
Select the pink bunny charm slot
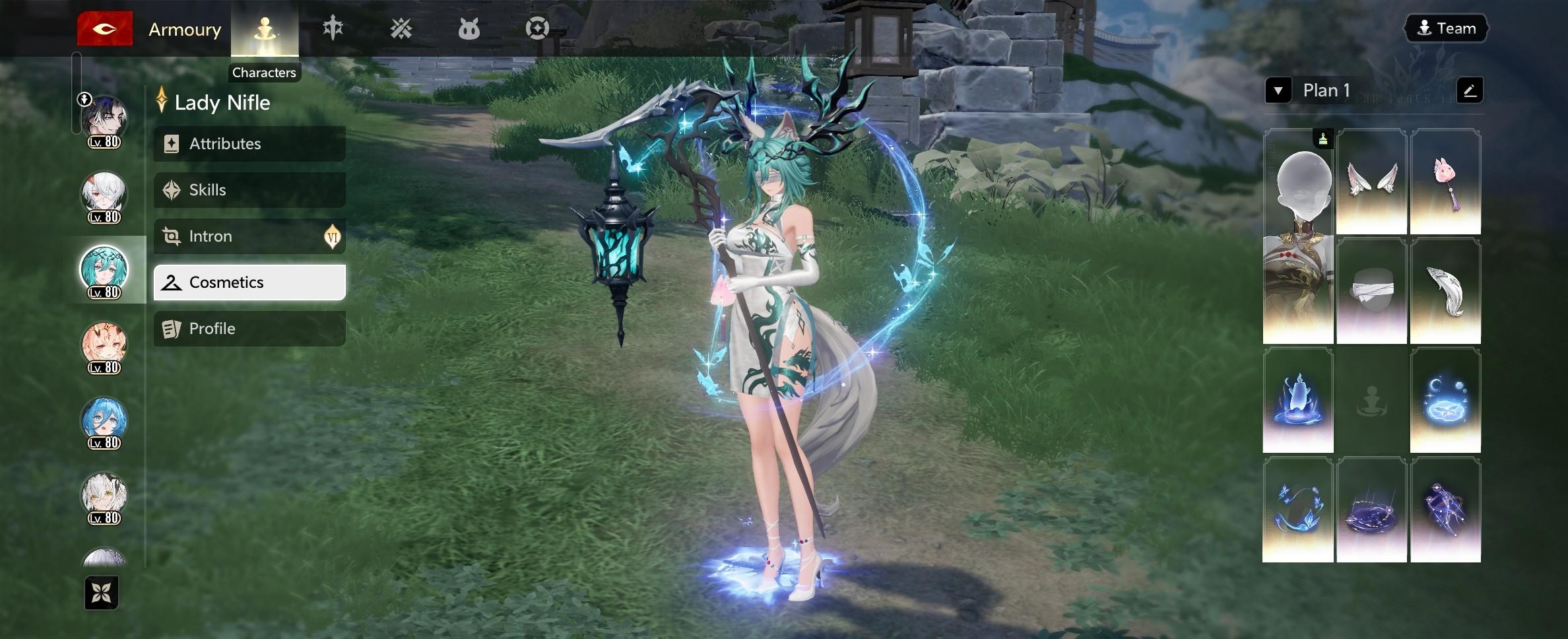point(1445,182)
